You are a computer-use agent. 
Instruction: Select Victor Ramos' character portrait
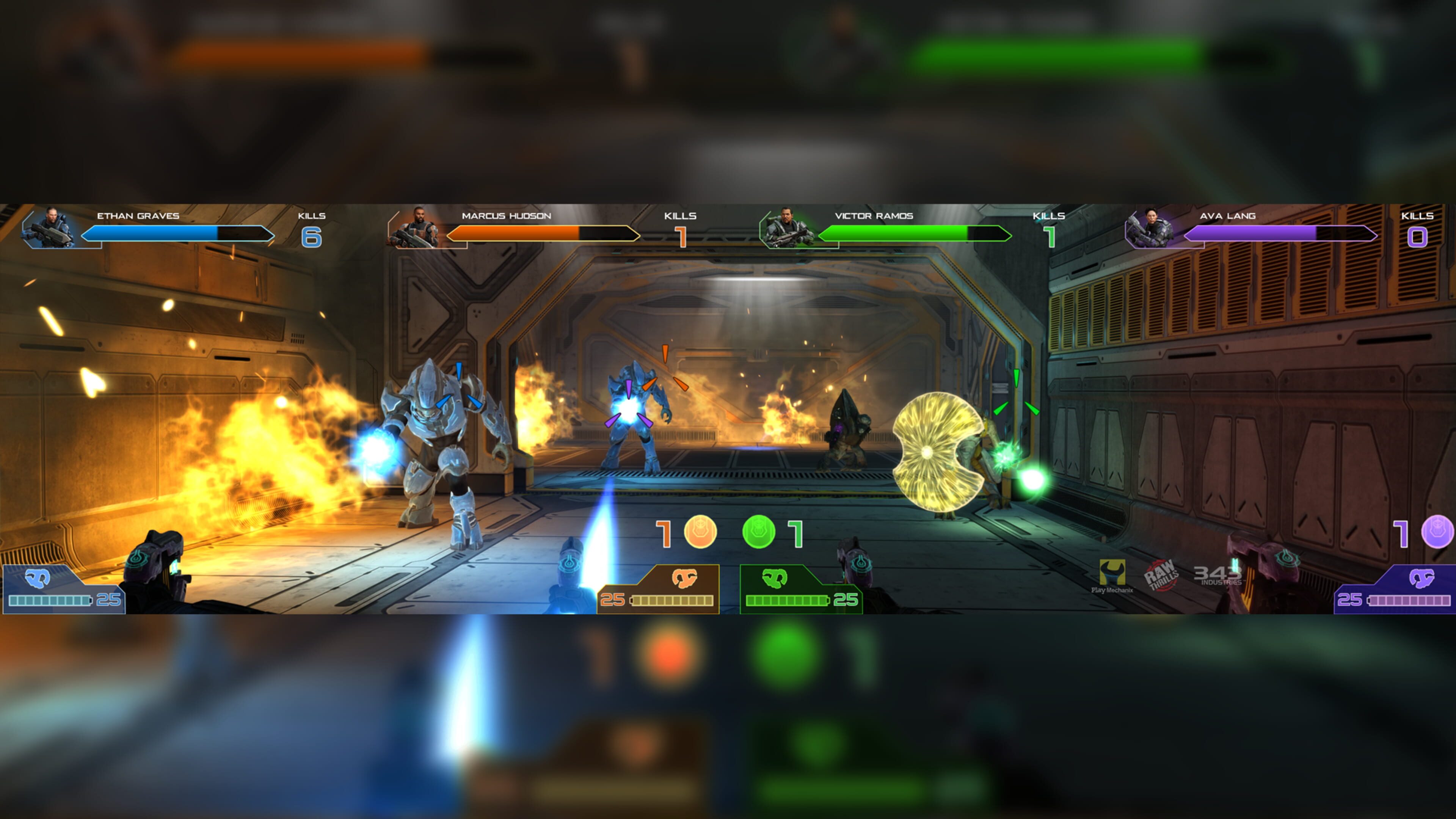point(787,228)
